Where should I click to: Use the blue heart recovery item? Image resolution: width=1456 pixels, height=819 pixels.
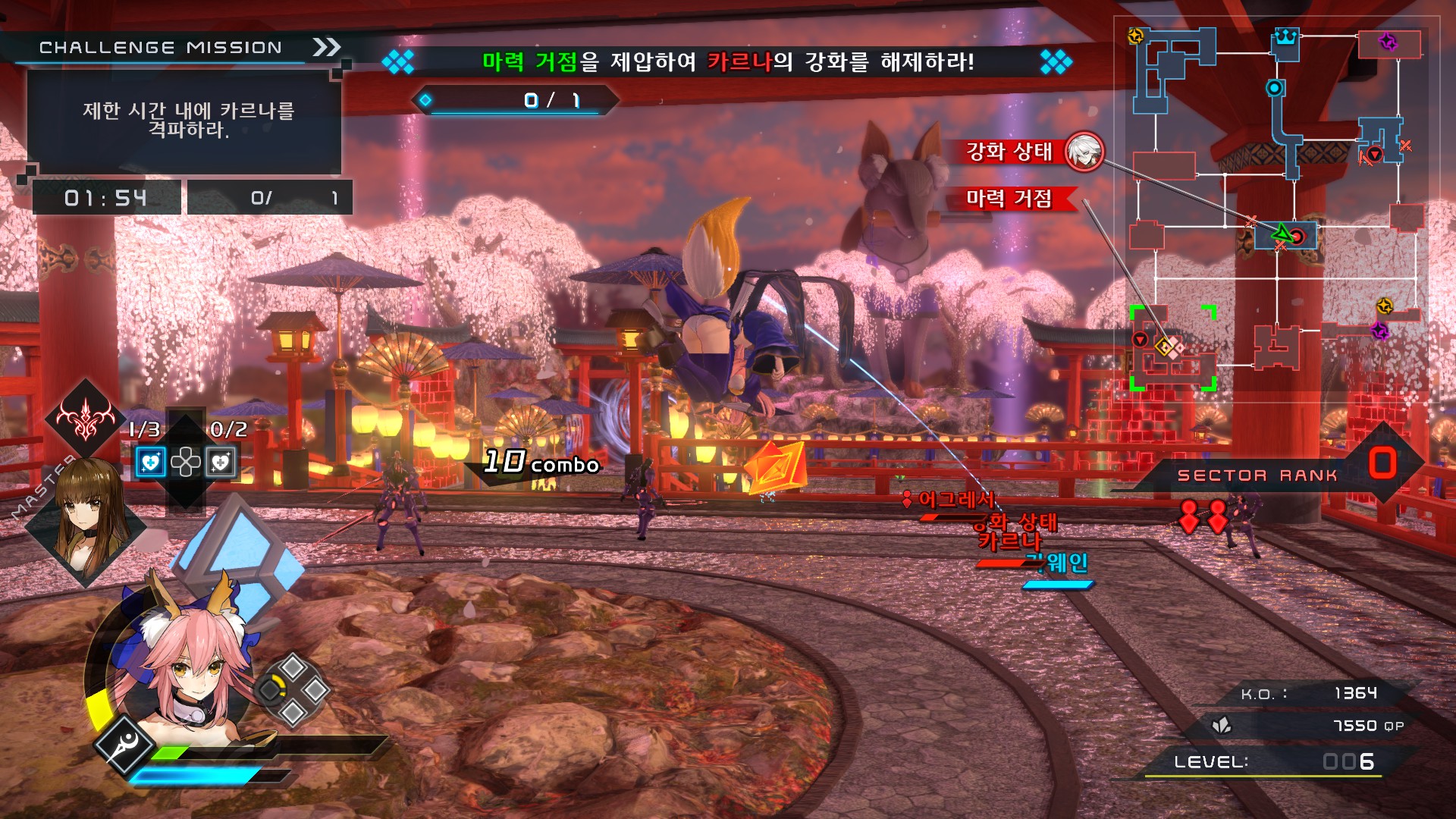[150, 462]
